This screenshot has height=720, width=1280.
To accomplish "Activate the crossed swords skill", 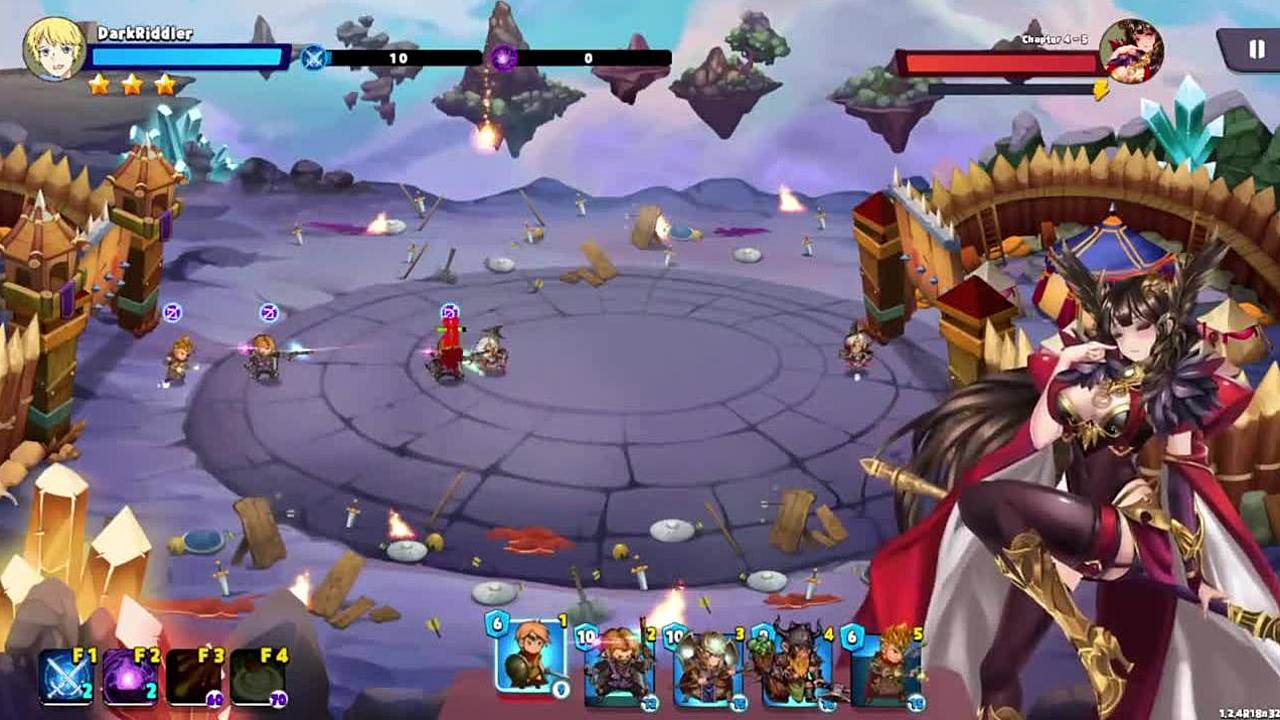I will [66, 676].
